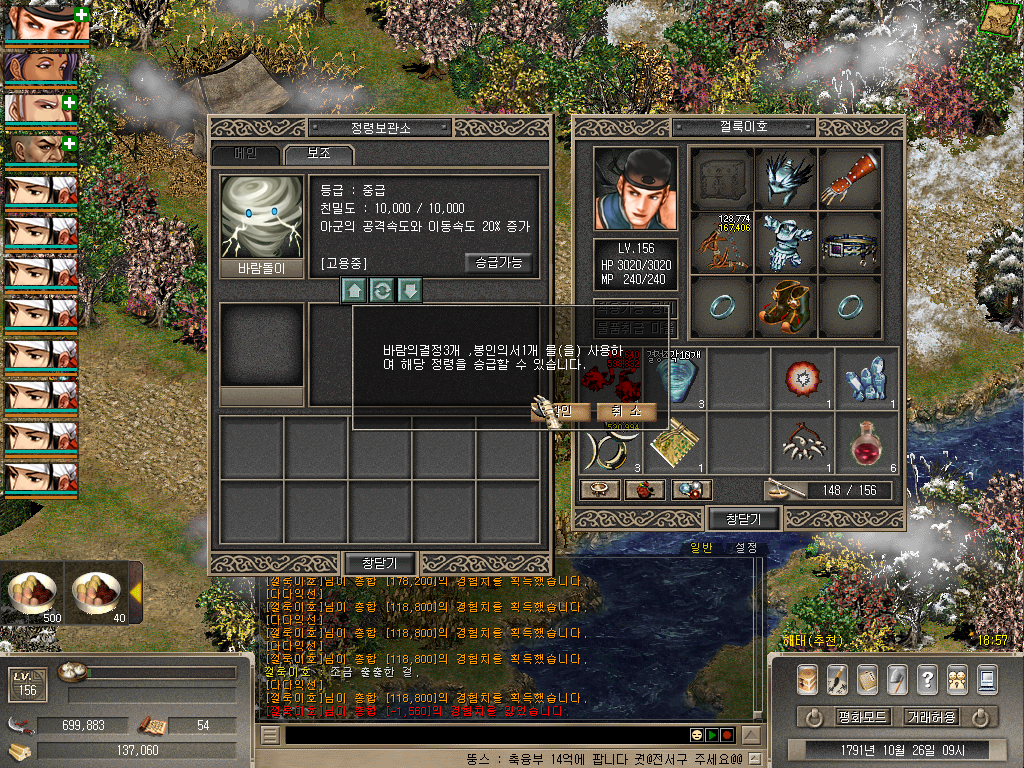Close the spirit storage with 창닫기

click(x=380, y=563)
